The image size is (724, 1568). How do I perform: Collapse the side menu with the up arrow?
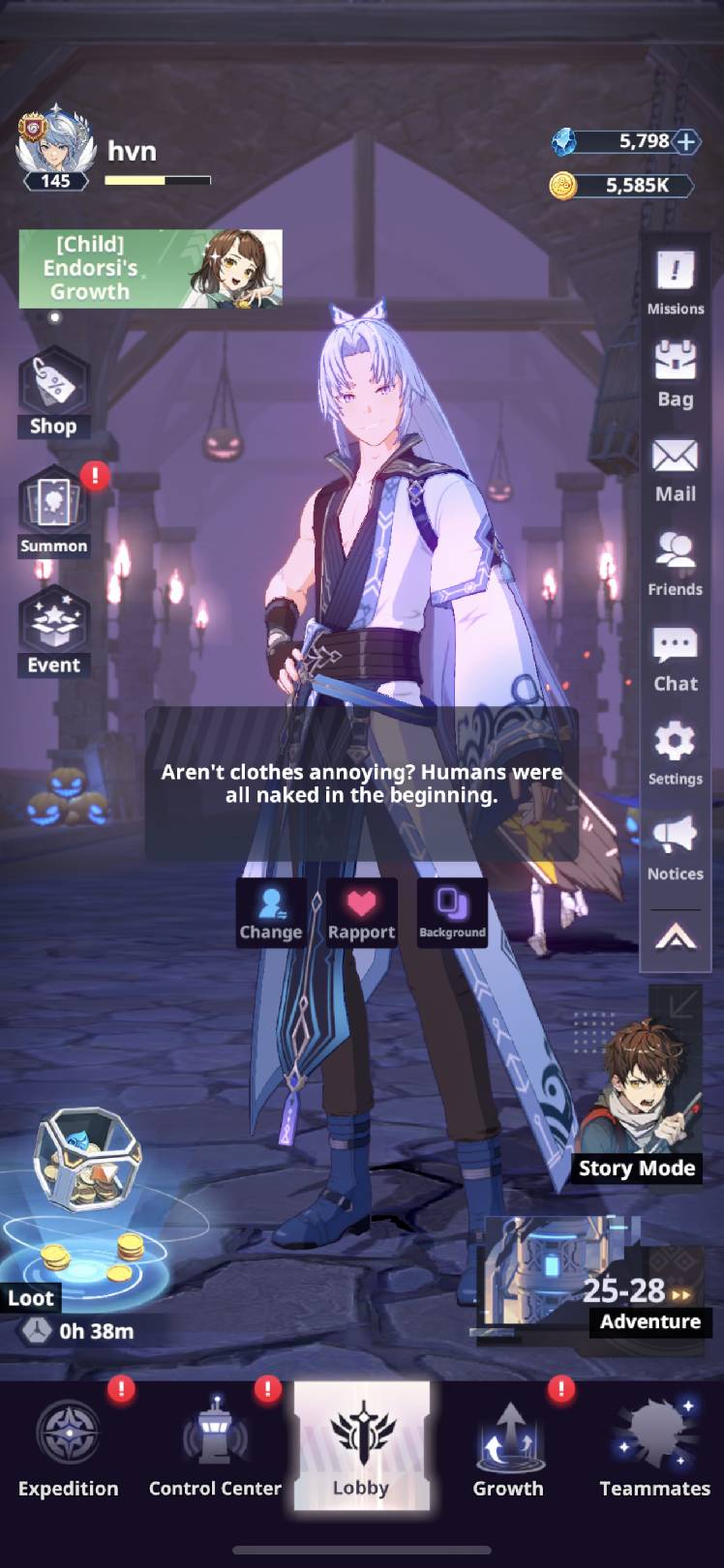click(x=675, y=936)
